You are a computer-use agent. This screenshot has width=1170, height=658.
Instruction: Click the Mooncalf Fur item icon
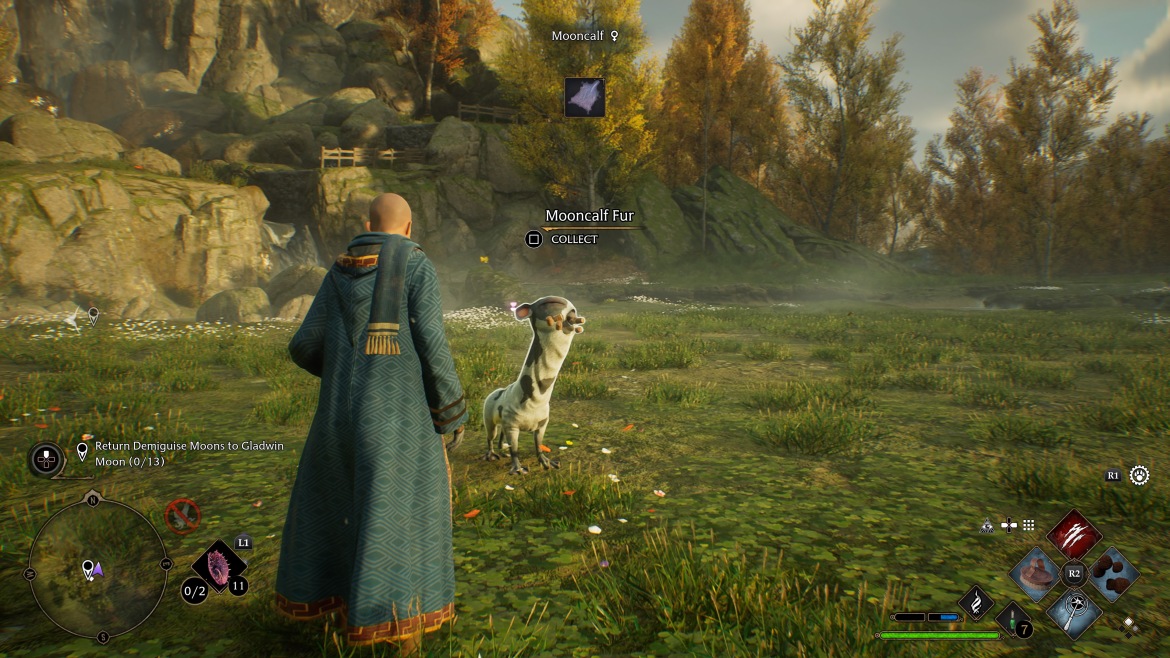click(584, 97)
